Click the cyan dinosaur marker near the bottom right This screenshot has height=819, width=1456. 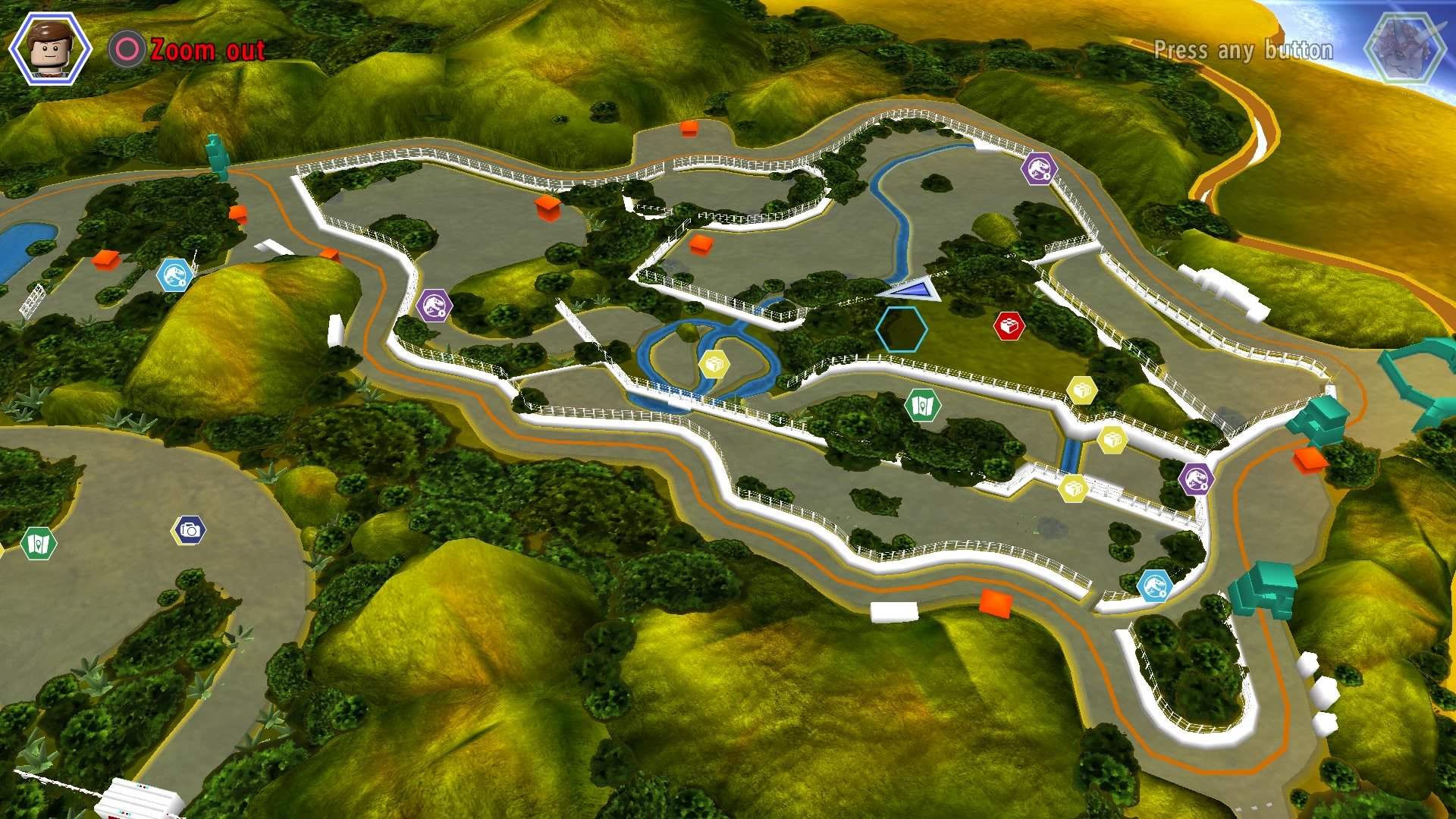pos(1156,585)
